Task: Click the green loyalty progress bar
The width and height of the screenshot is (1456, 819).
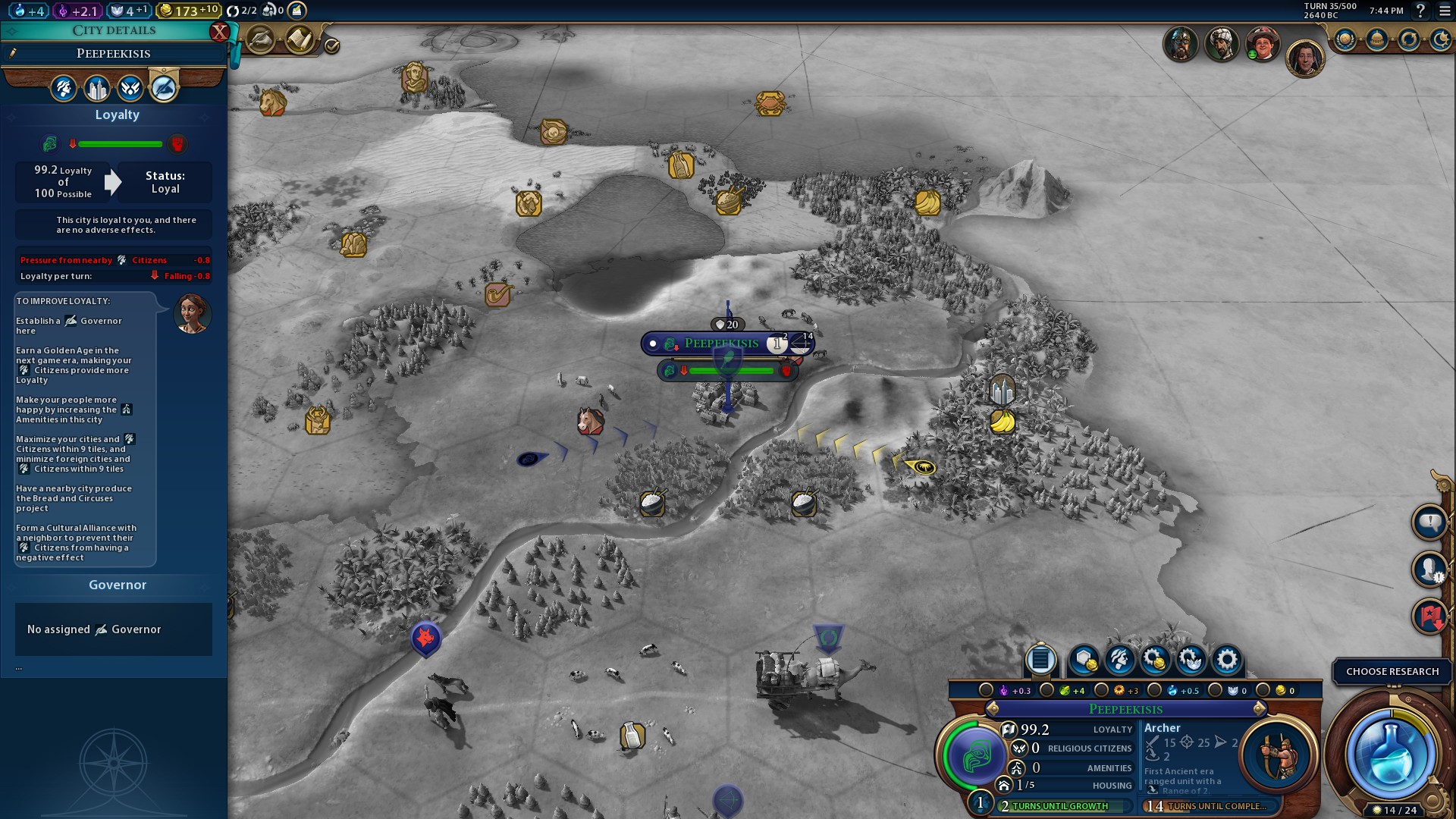Action: point(121,144)
